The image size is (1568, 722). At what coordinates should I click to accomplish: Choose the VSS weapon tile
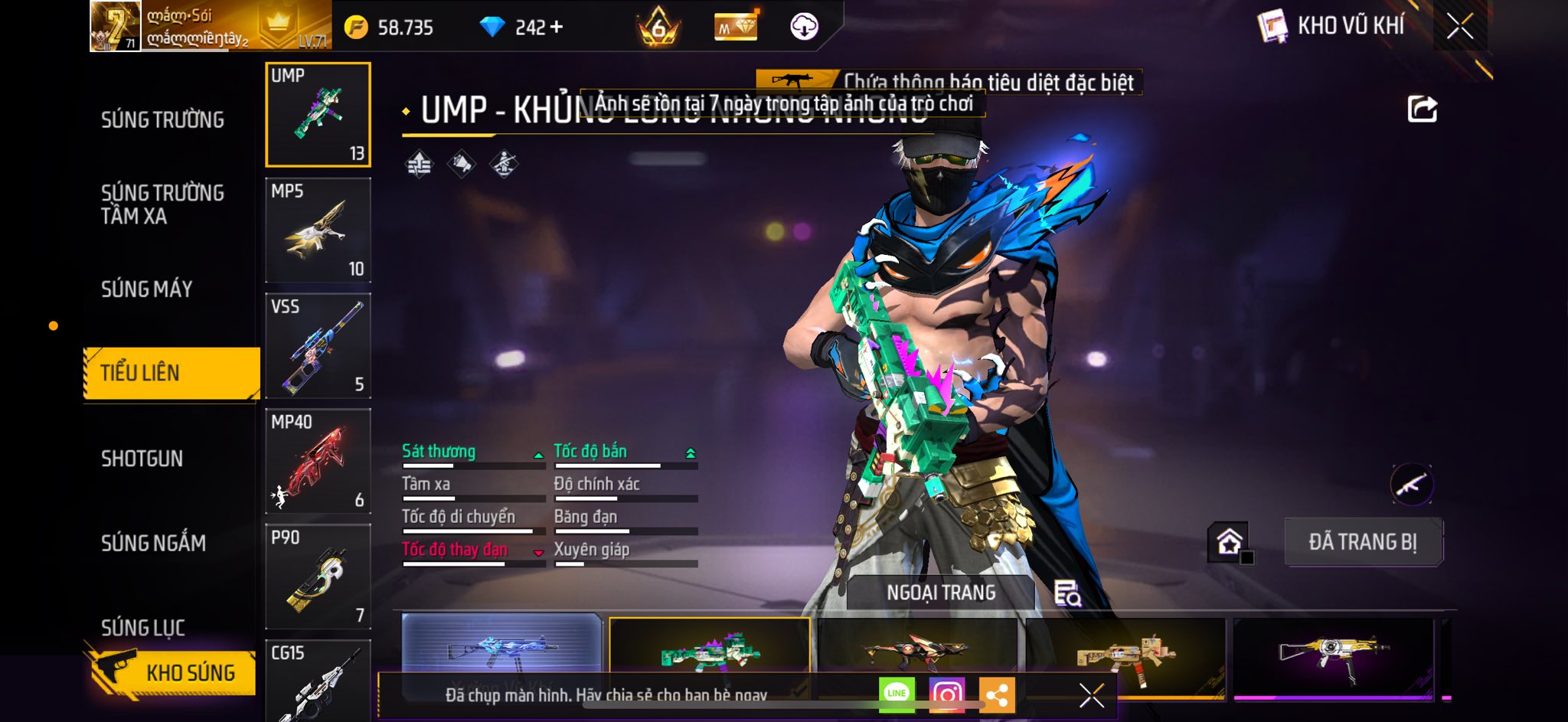(318, 346)
